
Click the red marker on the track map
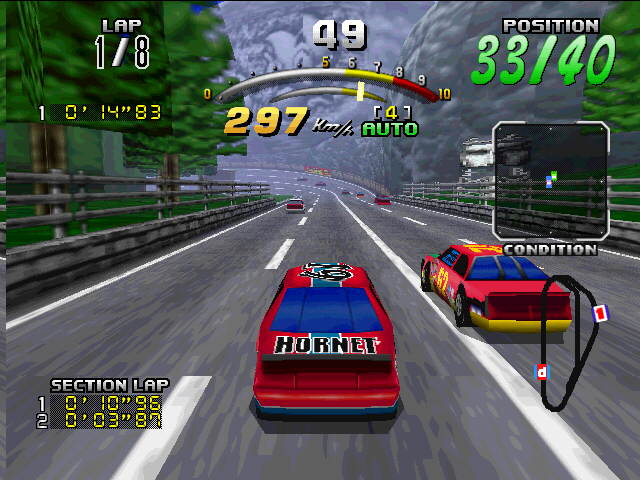tap(599, 314)
